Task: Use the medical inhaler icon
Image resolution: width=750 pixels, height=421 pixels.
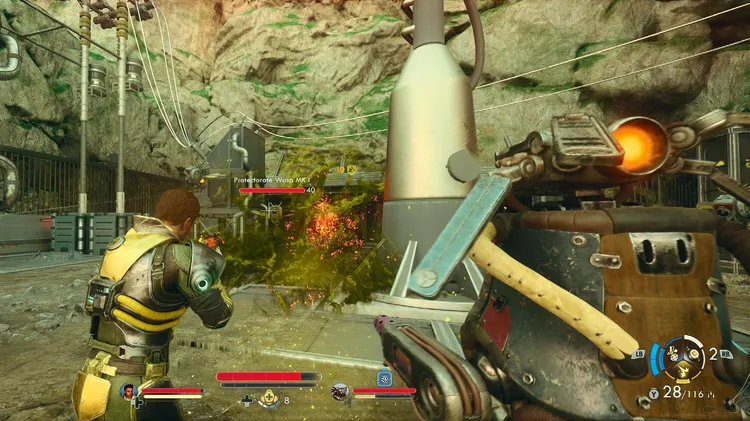Action: (267, 399)
